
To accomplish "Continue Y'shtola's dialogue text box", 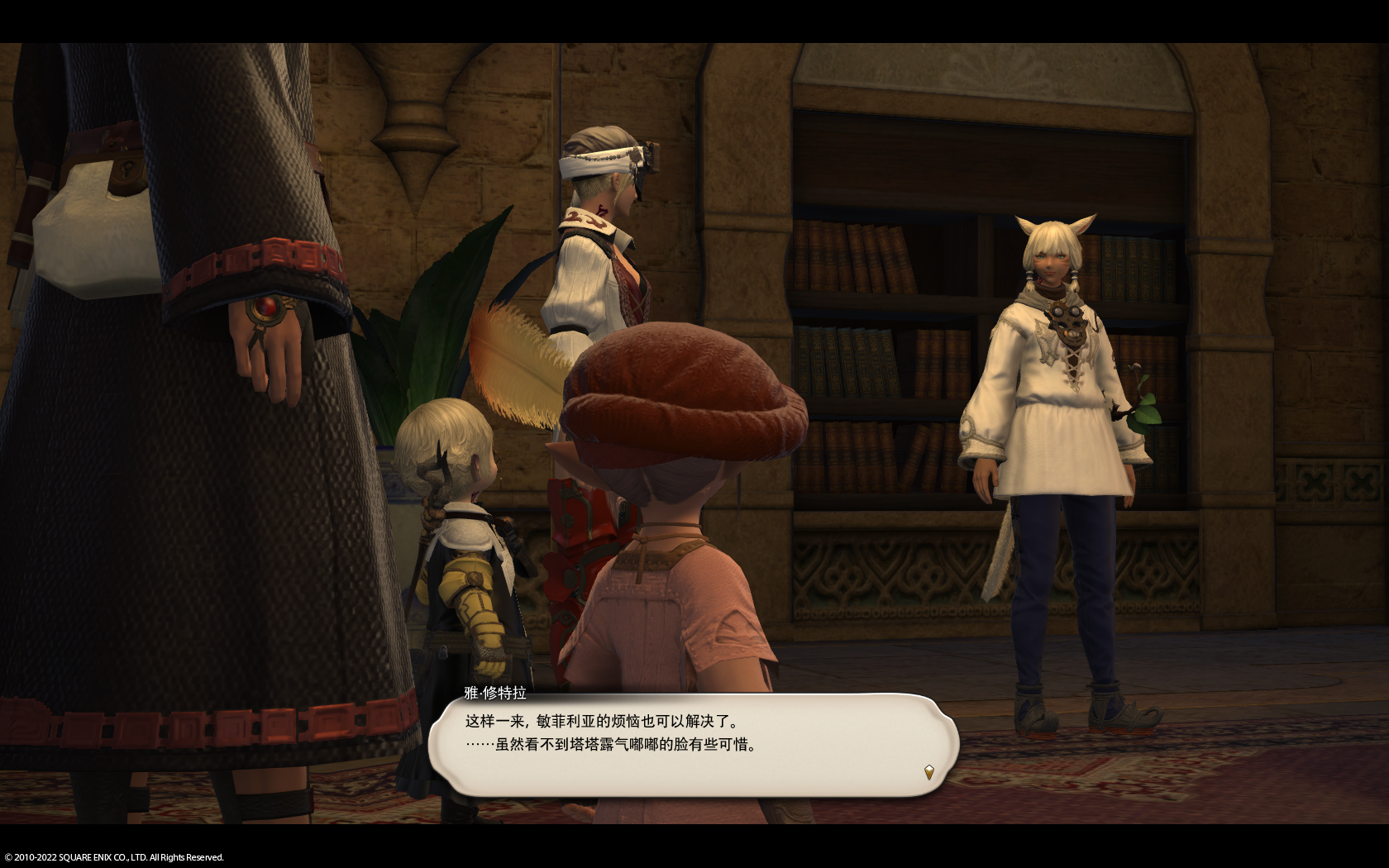I will coord(693,745).
